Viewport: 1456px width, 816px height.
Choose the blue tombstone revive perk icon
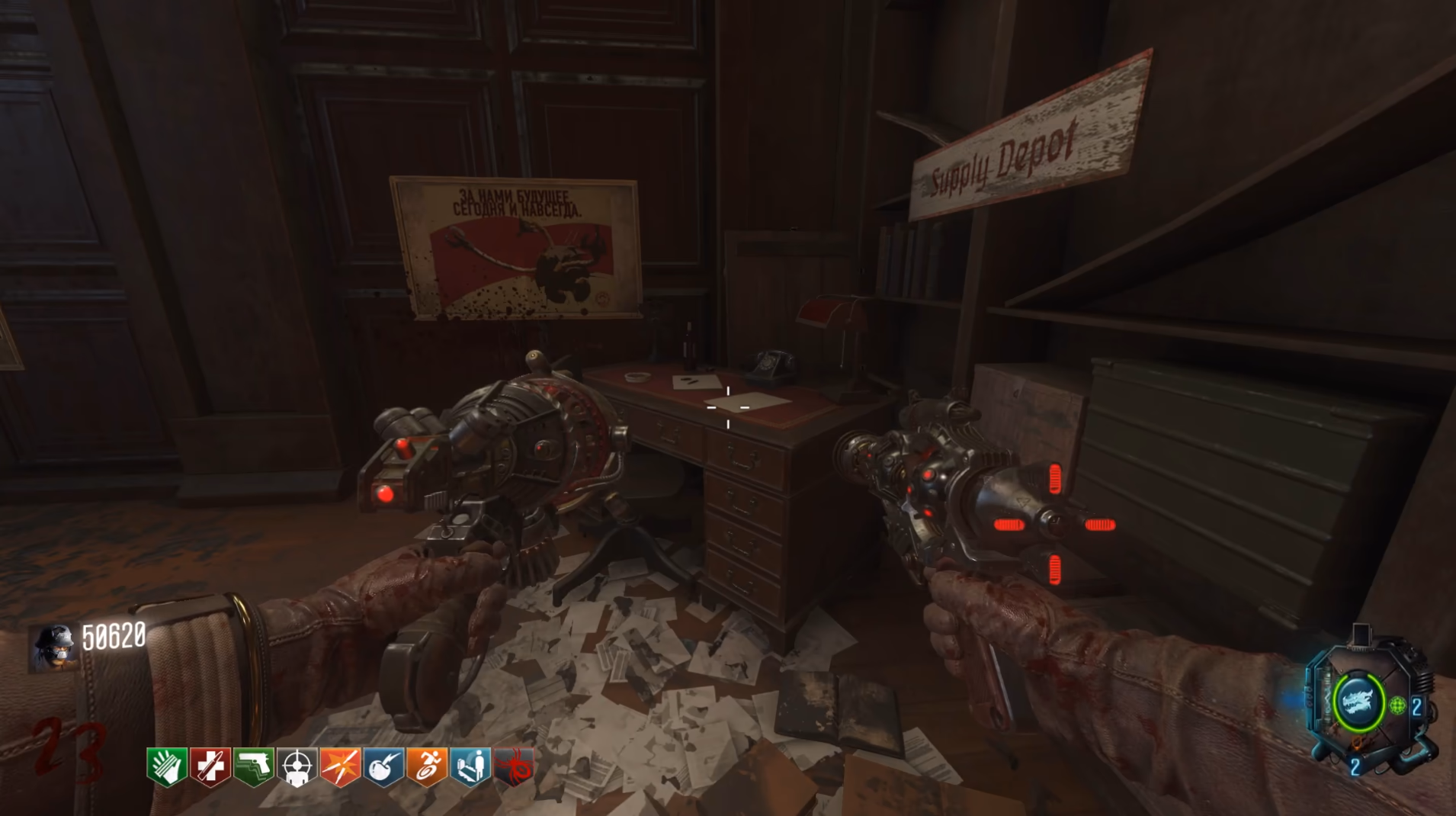pos(470,766)
